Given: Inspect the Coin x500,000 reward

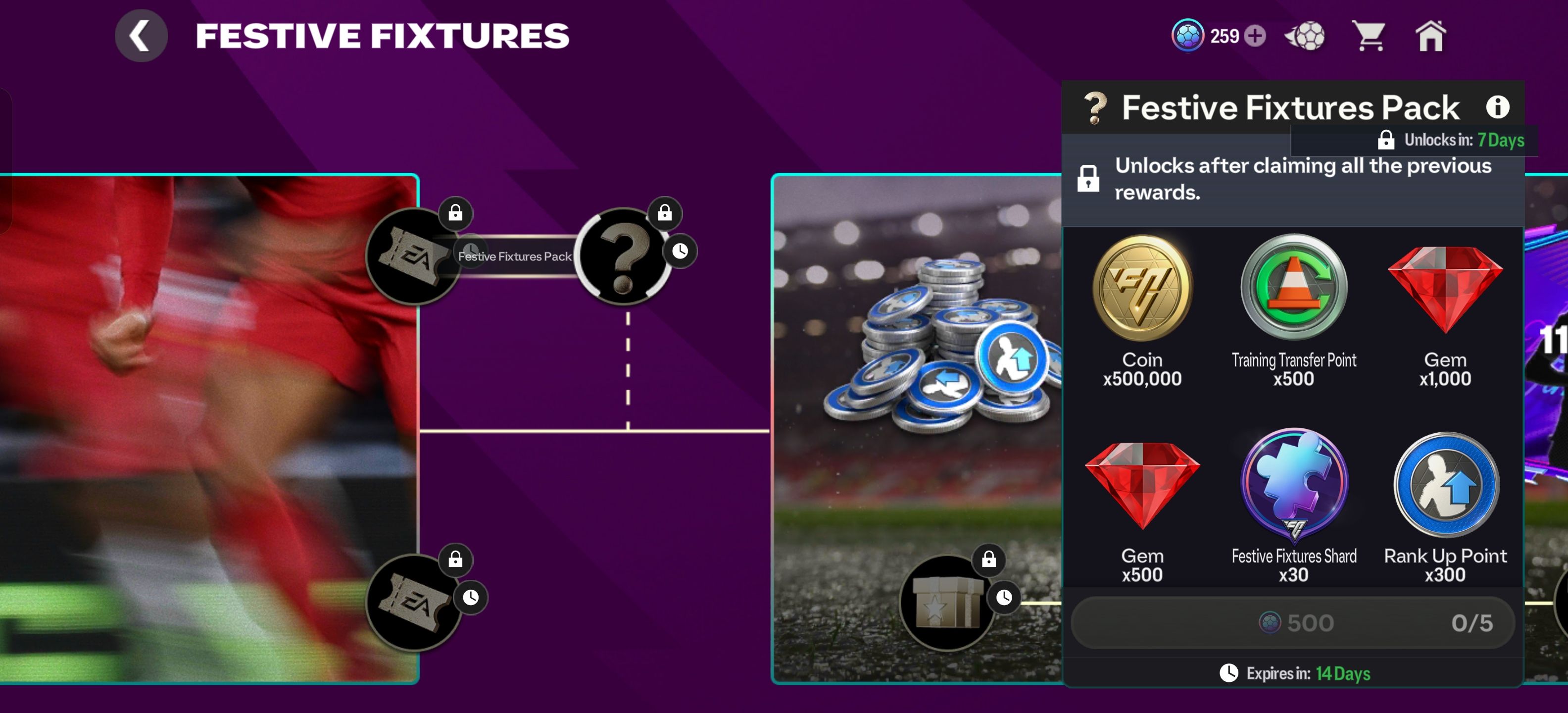Looking at the screenshot, I should pos(1142,310).
